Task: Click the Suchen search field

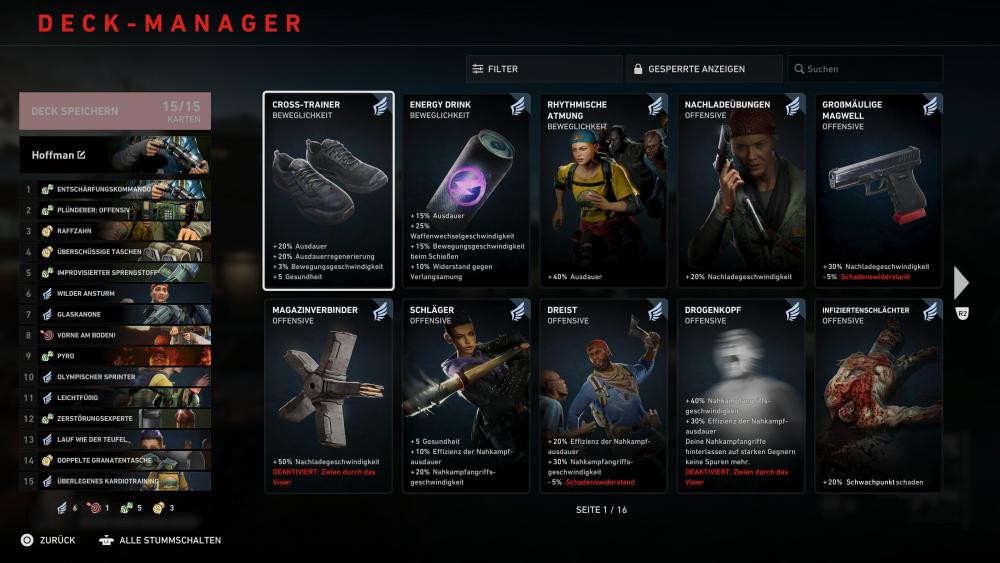Action: click(865, 69)
